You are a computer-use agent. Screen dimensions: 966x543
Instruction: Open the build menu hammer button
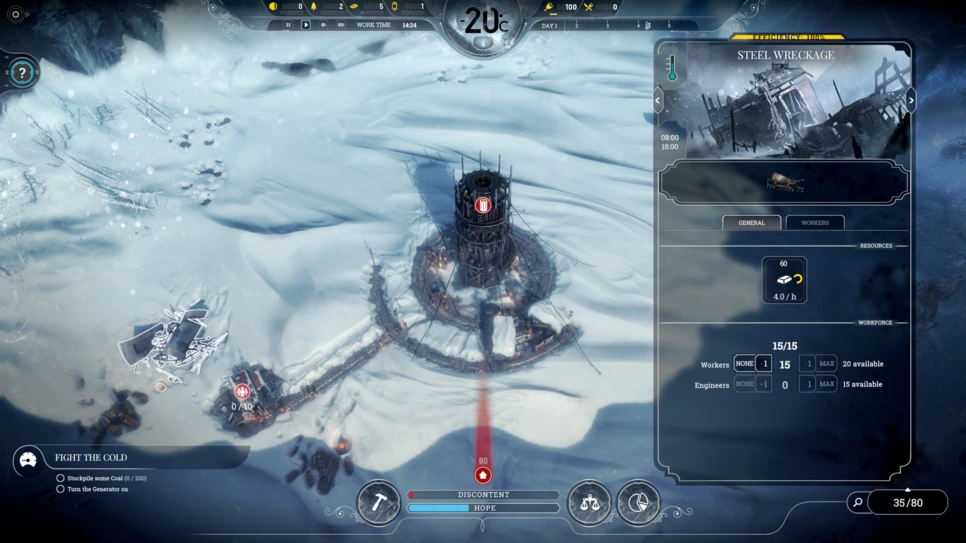[379, 502]
